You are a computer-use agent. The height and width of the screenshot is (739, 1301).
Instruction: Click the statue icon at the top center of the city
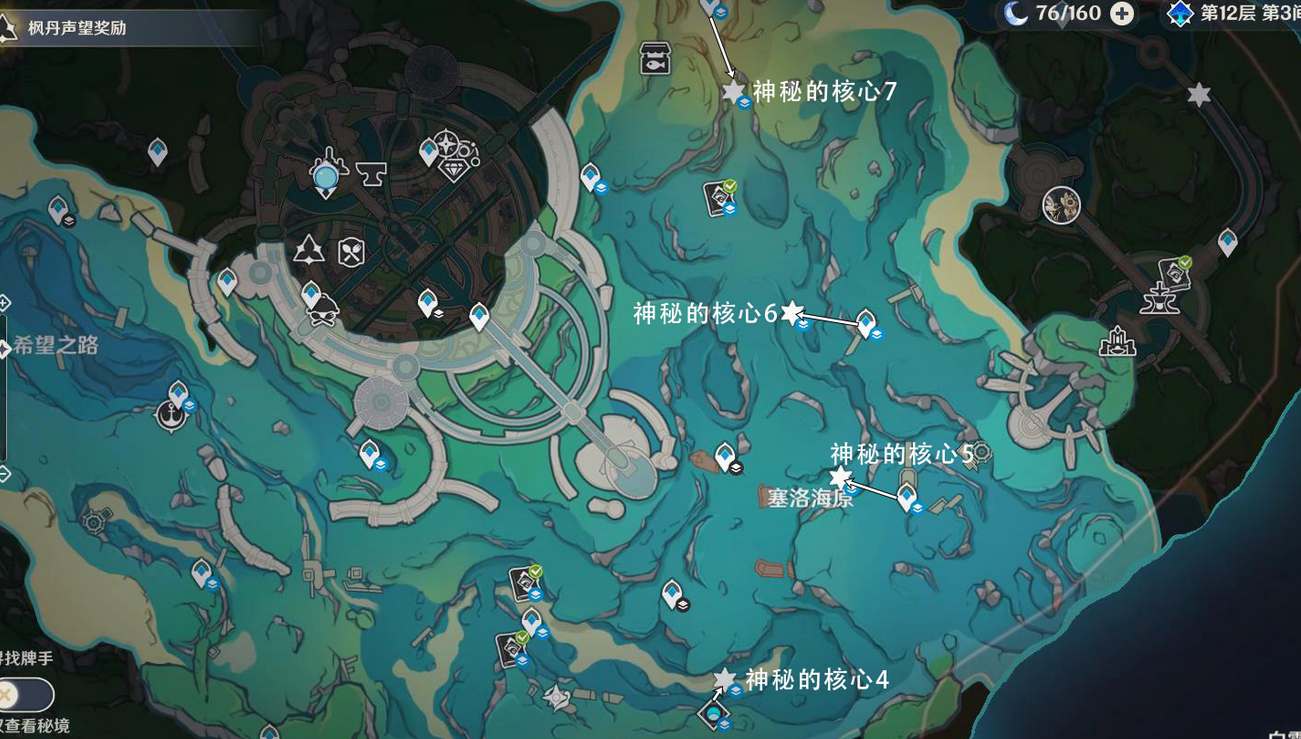click(x=326, y=175)
